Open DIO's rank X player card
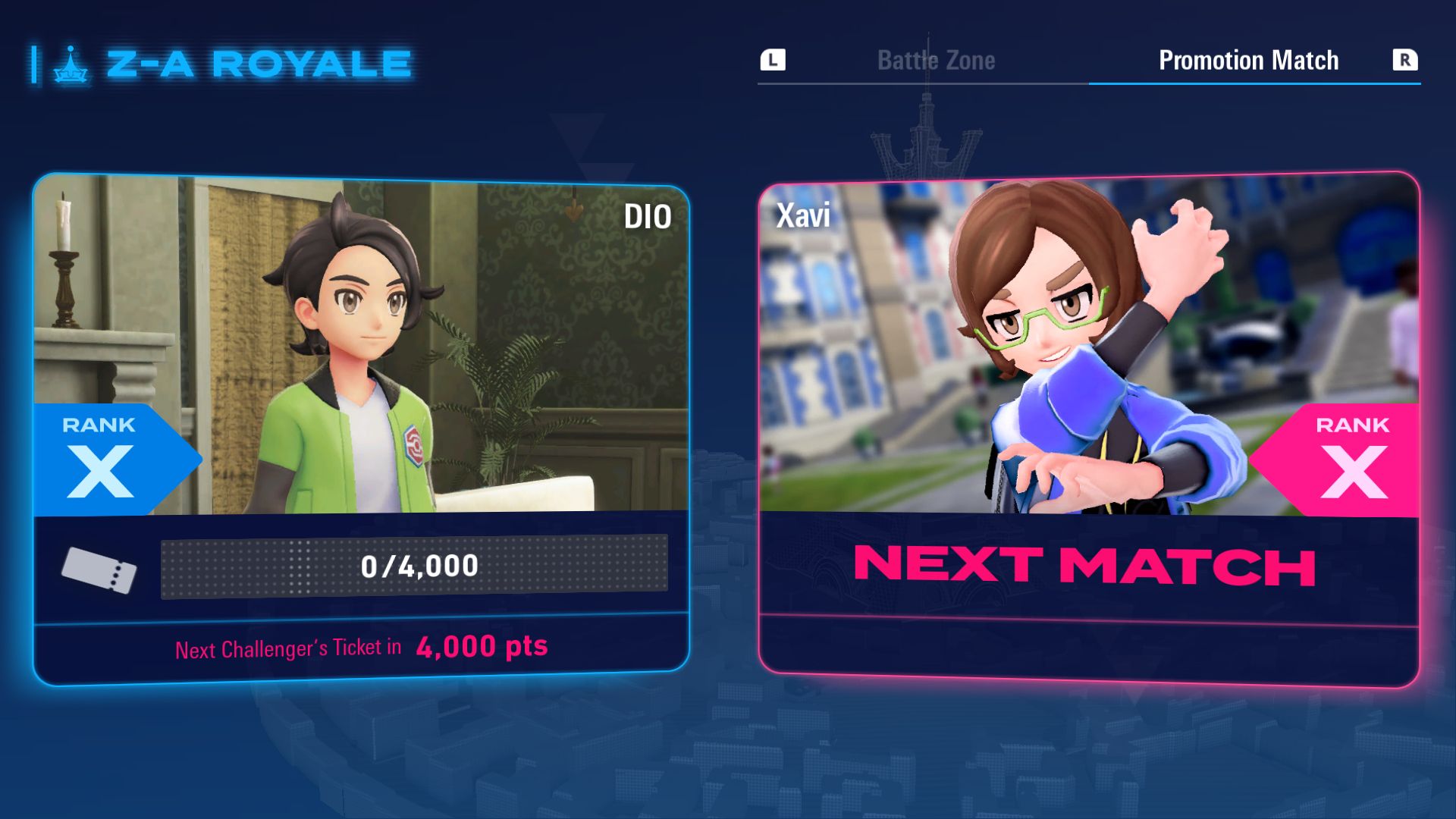Viewport: 1456px width, 819px height. pyautogui.click(x=361, y=428)
